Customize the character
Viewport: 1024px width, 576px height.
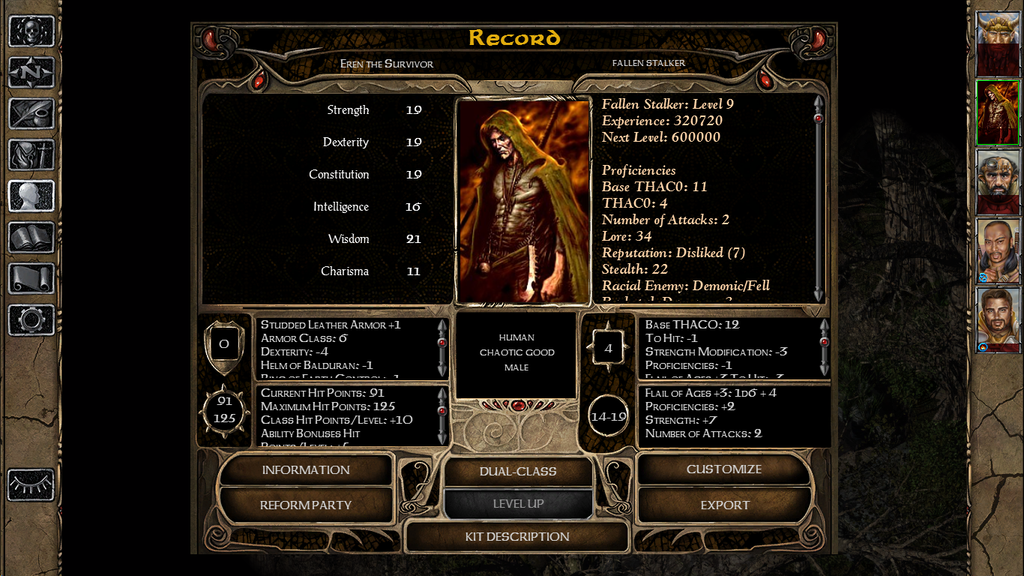point(724,470)
